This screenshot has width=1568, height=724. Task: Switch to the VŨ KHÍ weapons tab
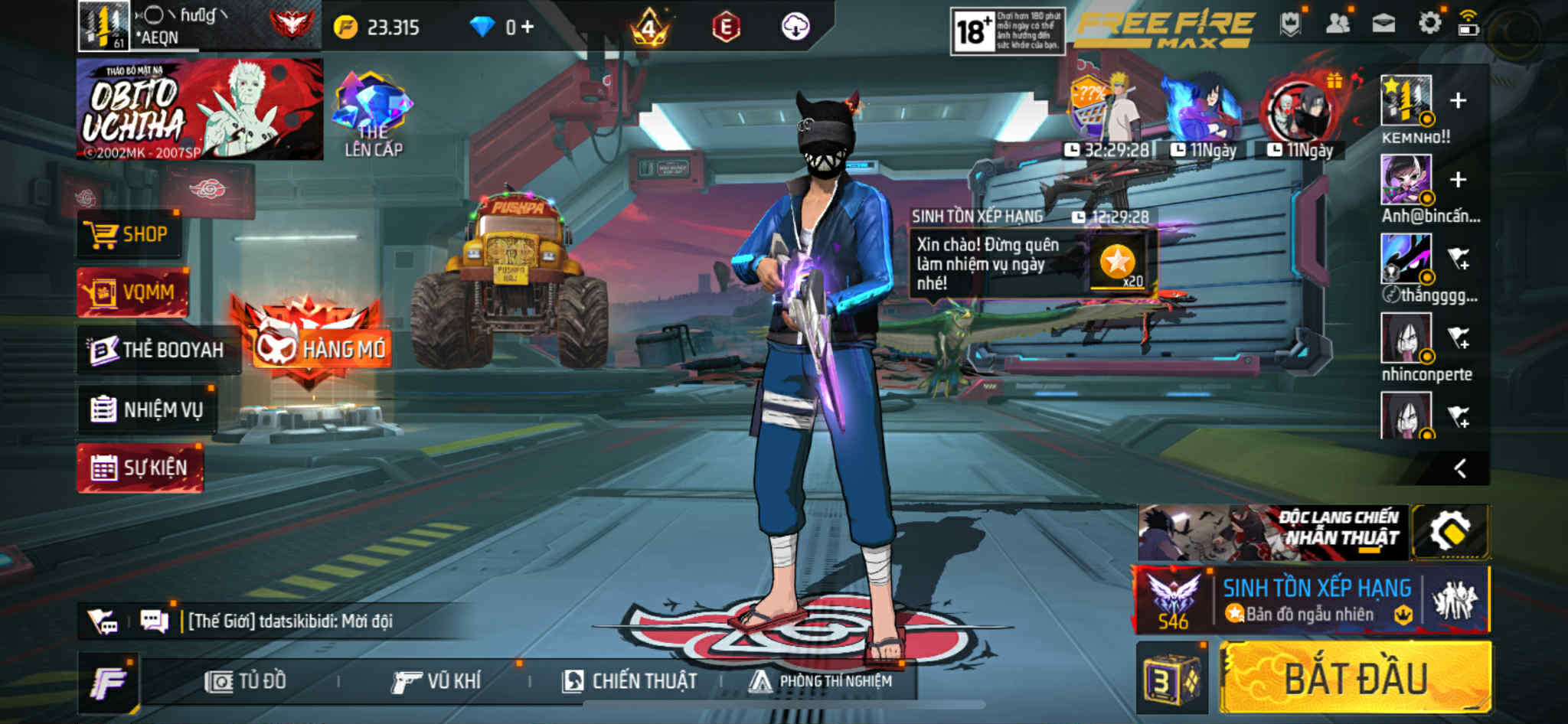tap(436, 681)
